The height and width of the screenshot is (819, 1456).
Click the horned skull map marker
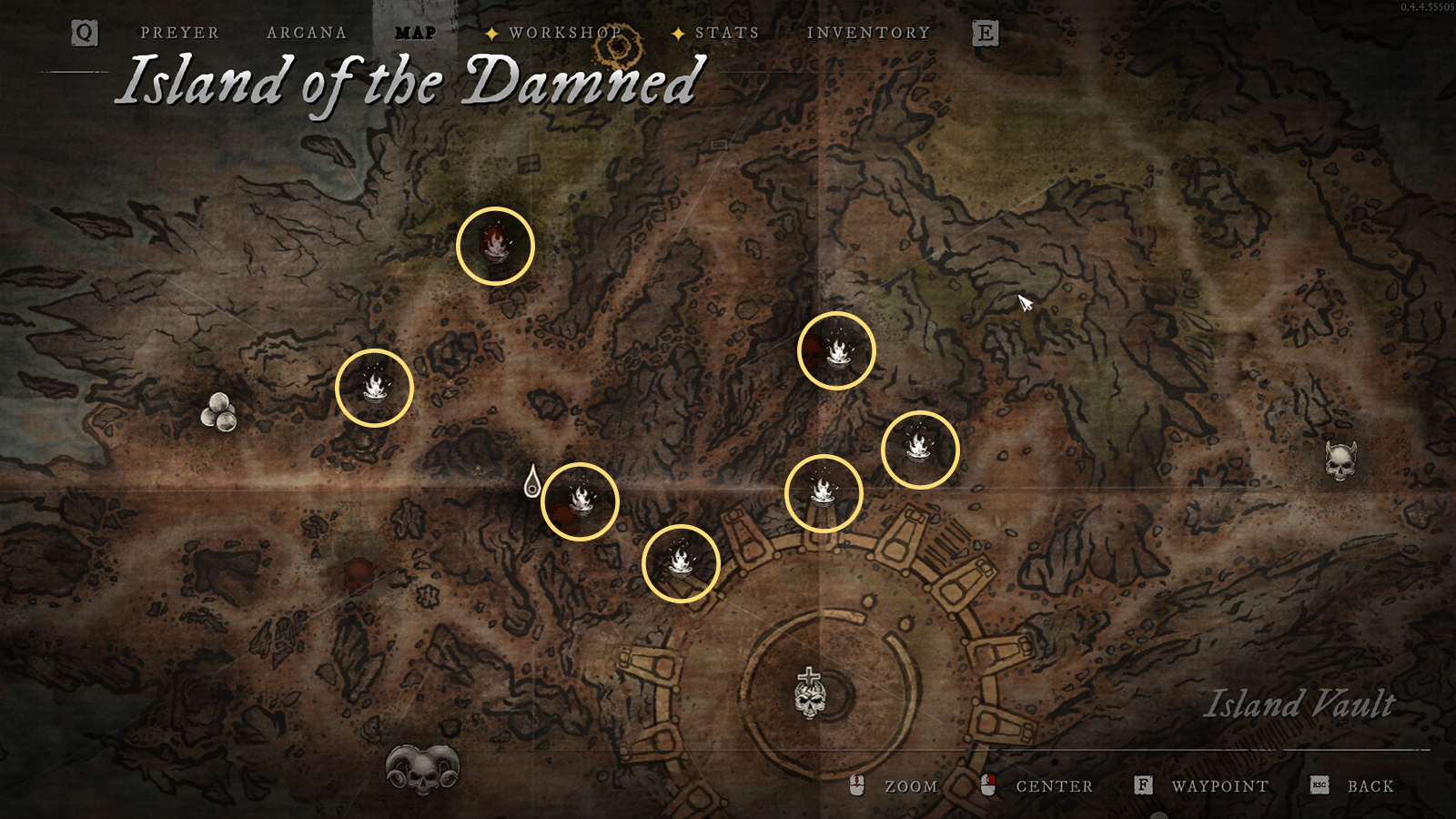1340,460
